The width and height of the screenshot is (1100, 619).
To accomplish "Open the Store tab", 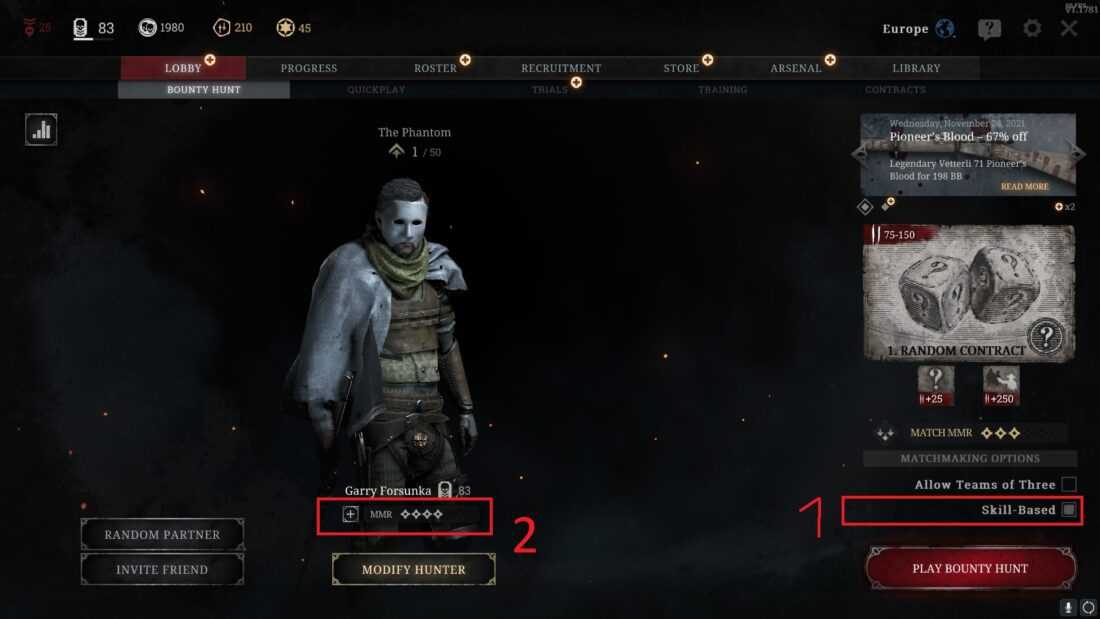I will pyautogui.click(x=681, y=68).
